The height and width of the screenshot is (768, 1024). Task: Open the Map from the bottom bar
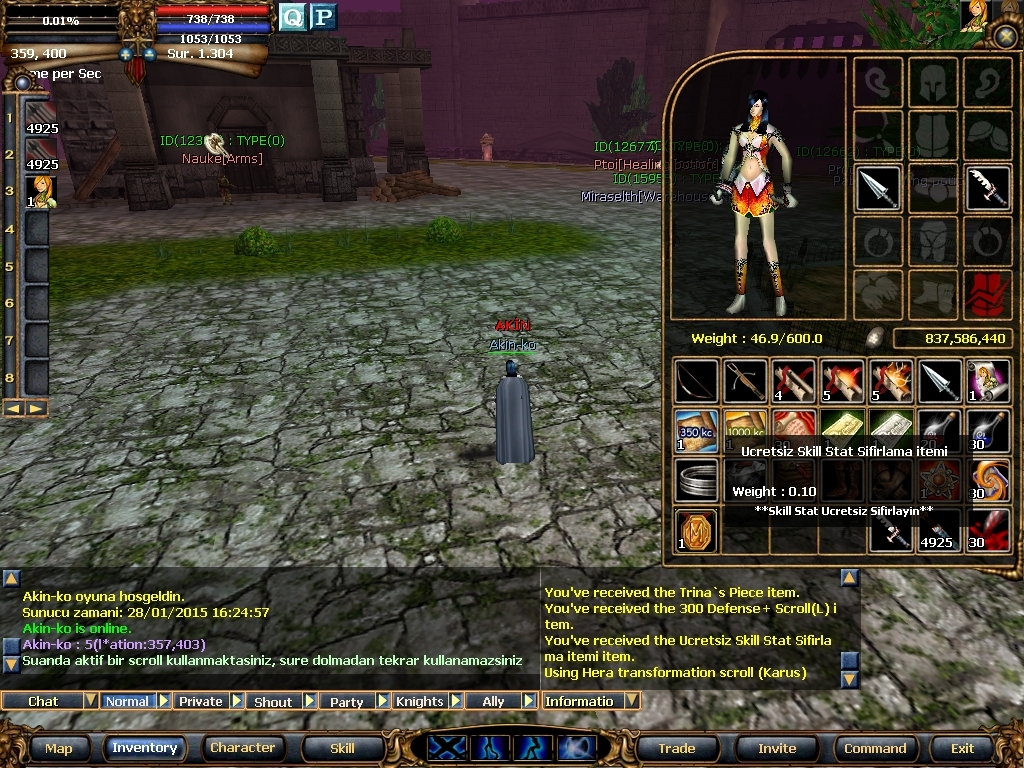58,748
